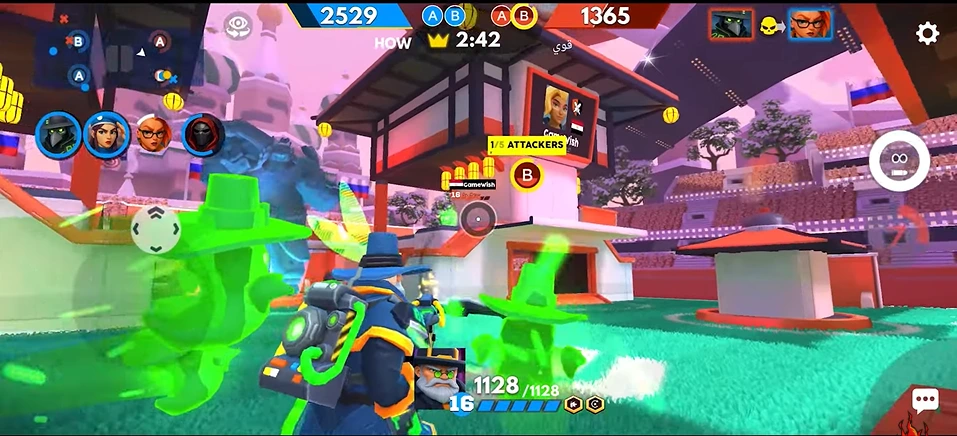Select the orange-haired glasses teammate portrait

[154, 135]
